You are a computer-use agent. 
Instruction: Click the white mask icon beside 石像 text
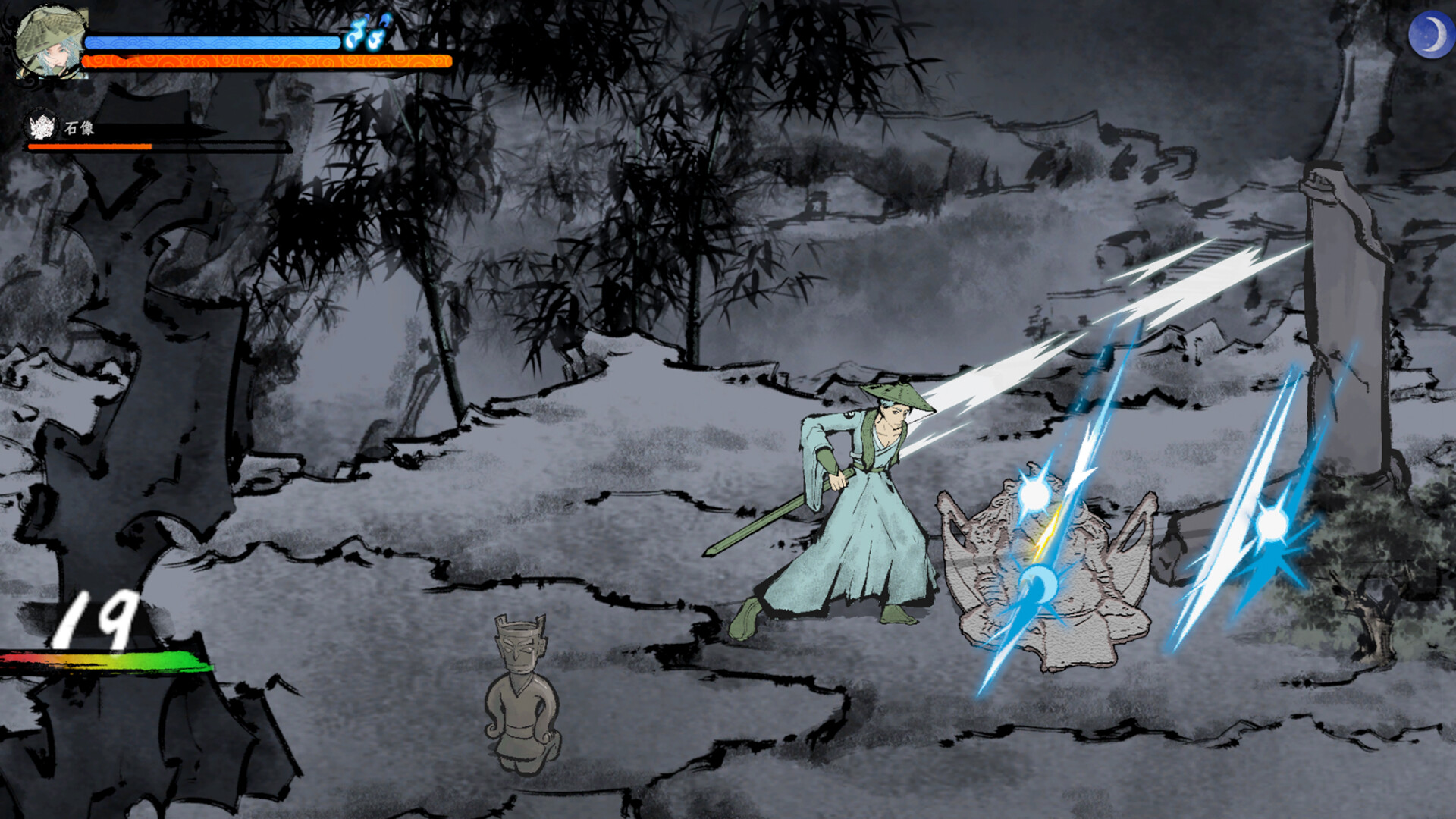(x=42, y=125)
